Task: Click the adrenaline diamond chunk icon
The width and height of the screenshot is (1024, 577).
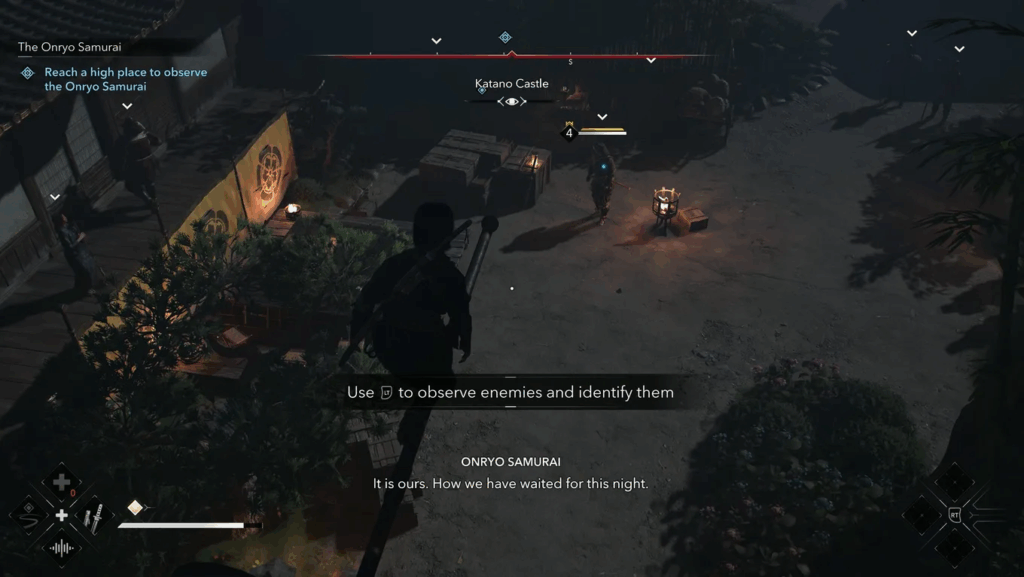Action: (x=134, y=507)
